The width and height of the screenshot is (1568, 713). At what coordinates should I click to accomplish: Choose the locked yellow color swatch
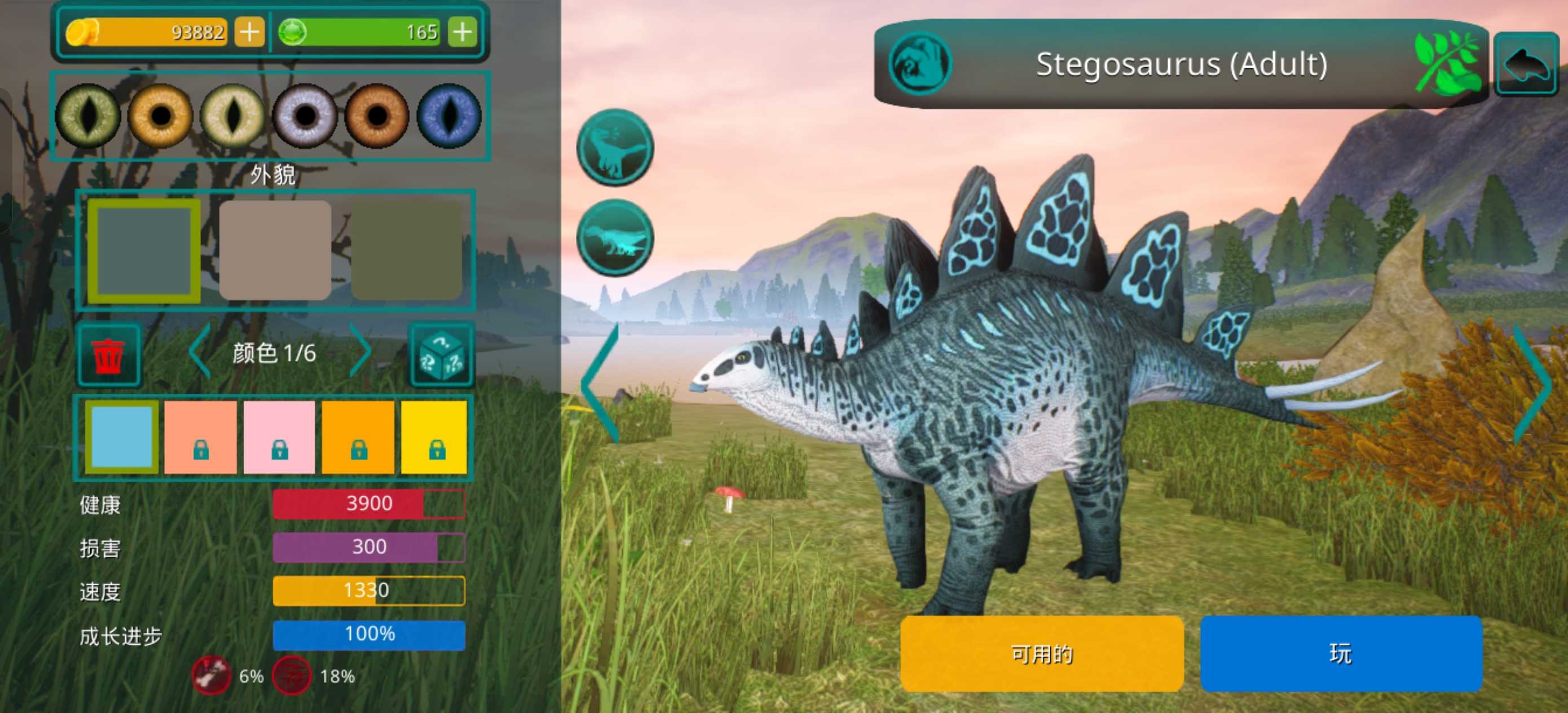coord(435,437)
